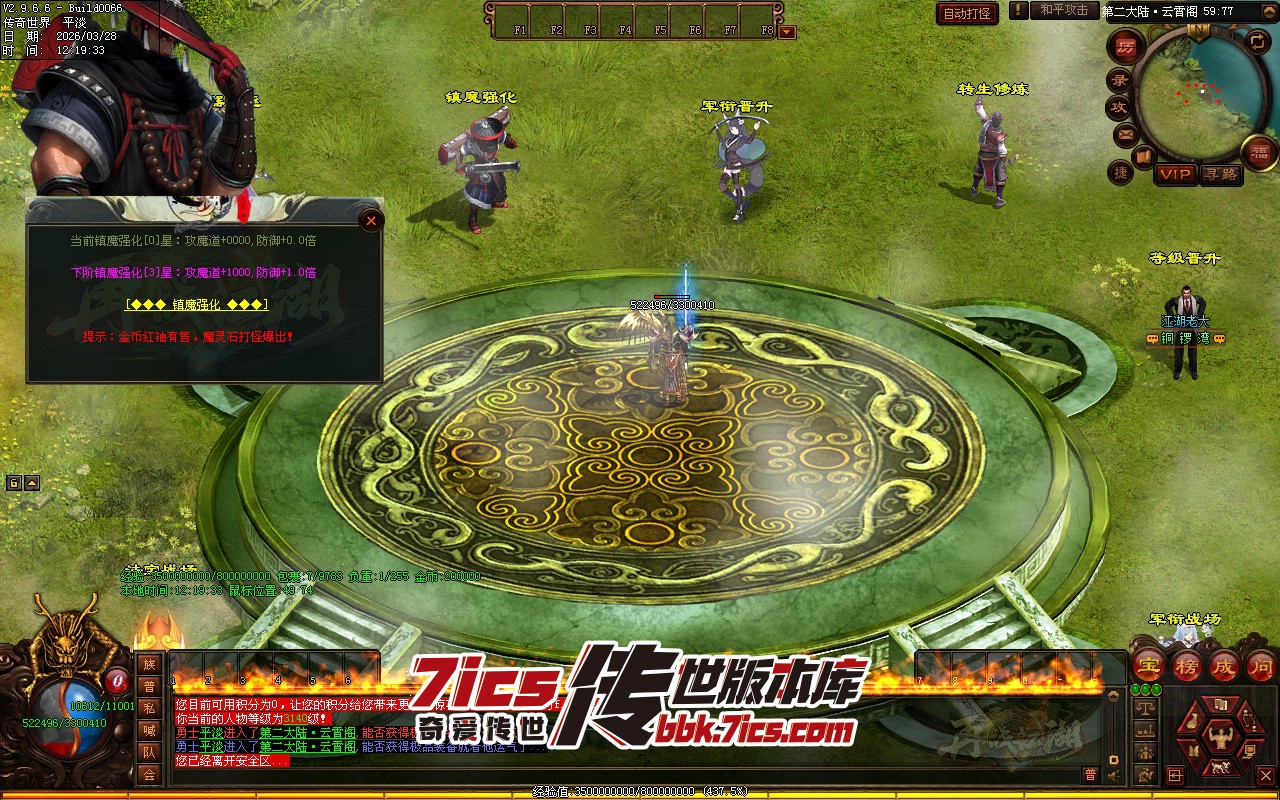Open the VIP panel
Viewport: 1280px width, 800px height.
coord(1175,174)
